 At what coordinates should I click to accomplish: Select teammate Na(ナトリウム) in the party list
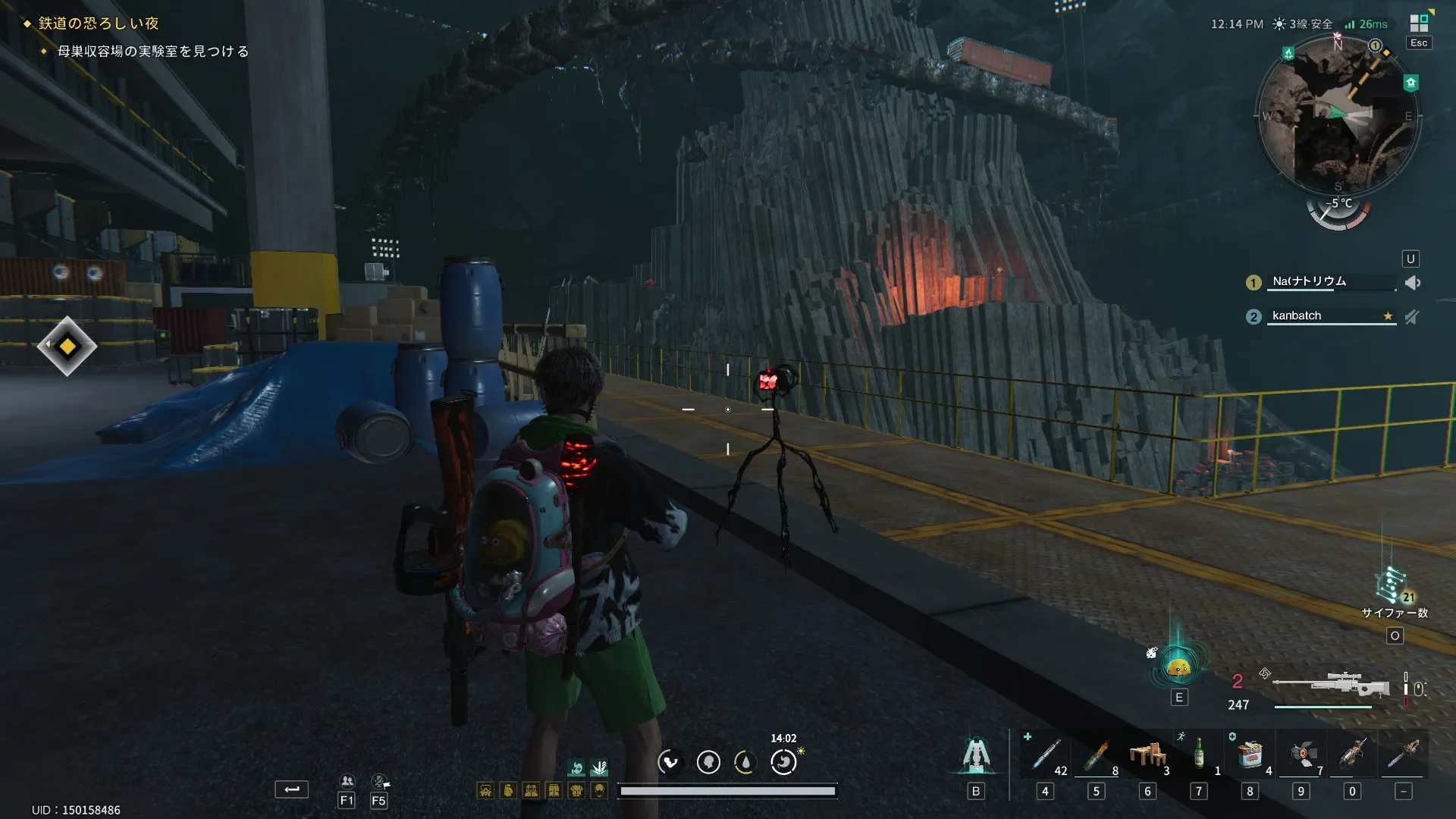[x=1310, y=281]
